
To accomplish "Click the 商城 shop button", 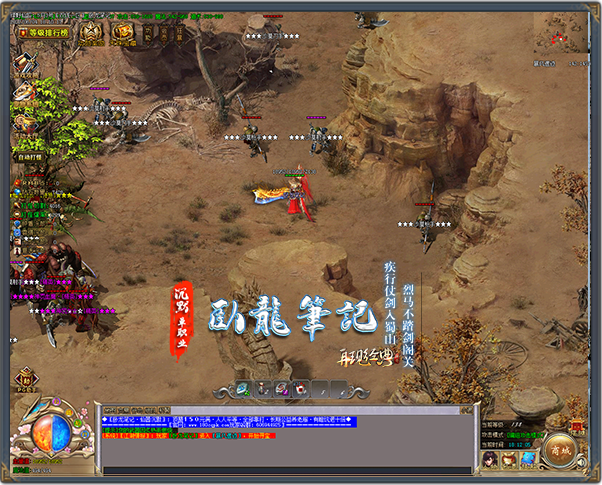I will click(x=560, y=451).
